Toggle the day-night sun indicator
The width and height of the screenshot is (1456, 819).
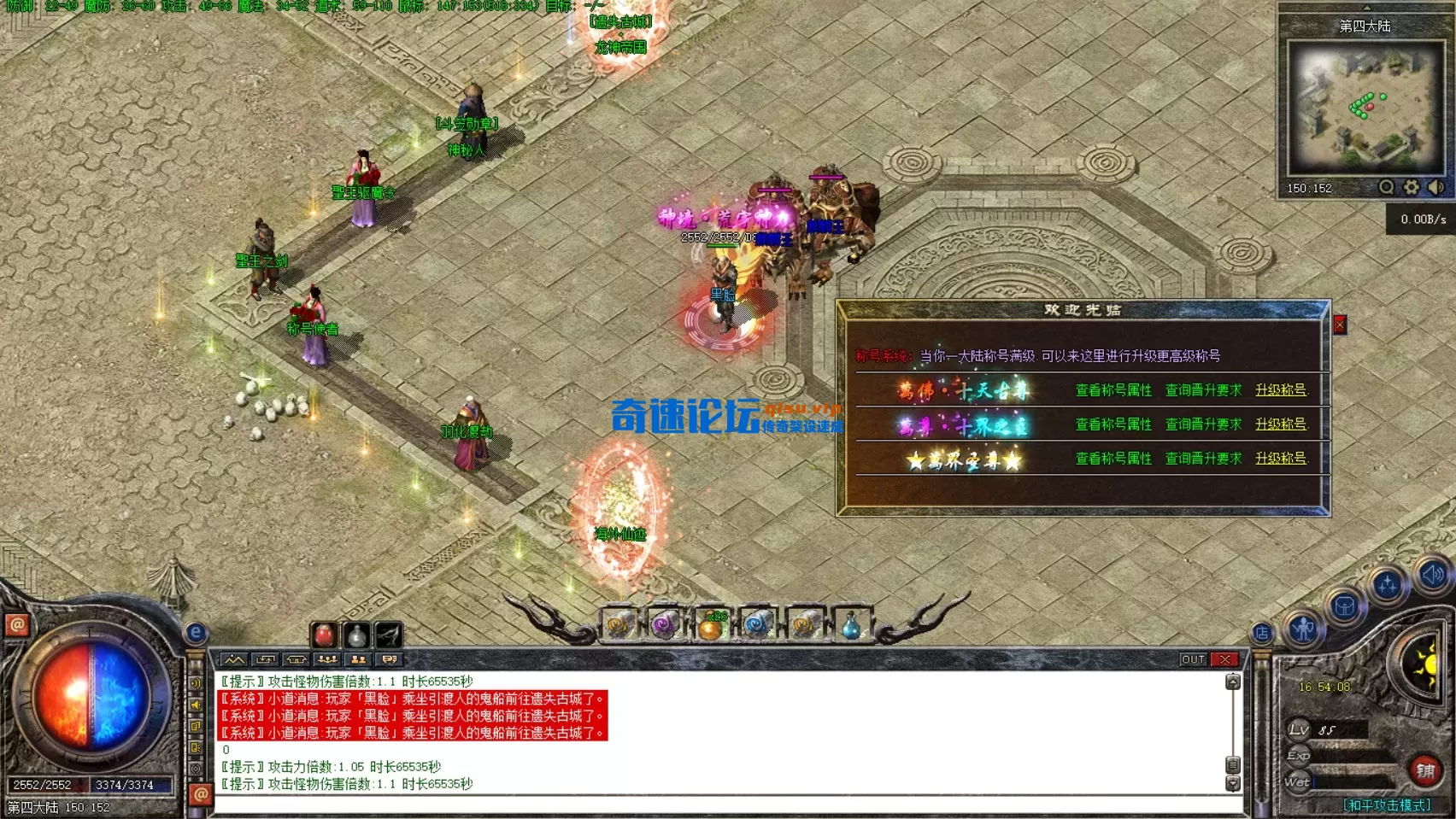tap(1430, 664)
